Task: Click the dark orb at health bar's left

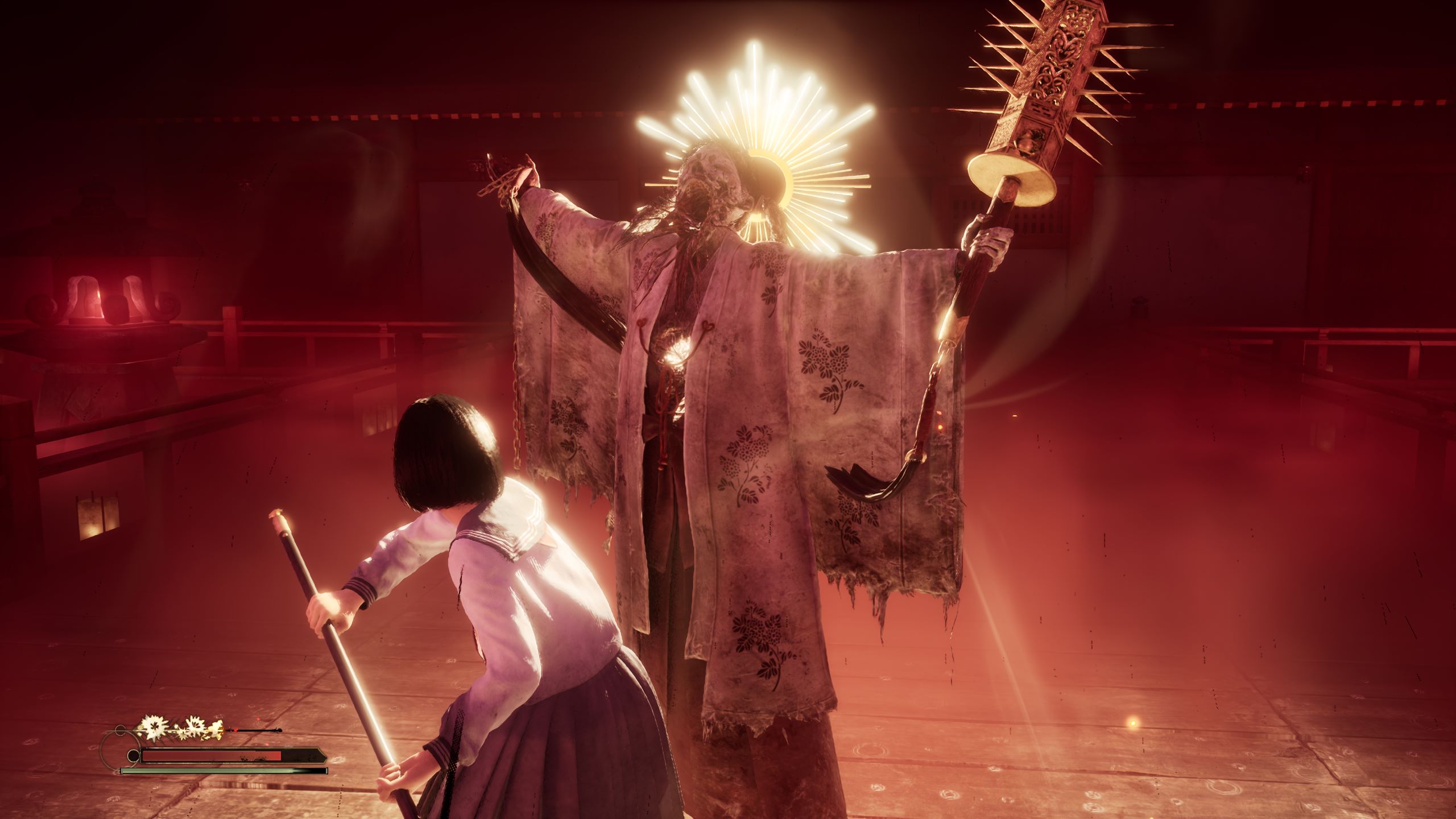Action: point(133,755)
